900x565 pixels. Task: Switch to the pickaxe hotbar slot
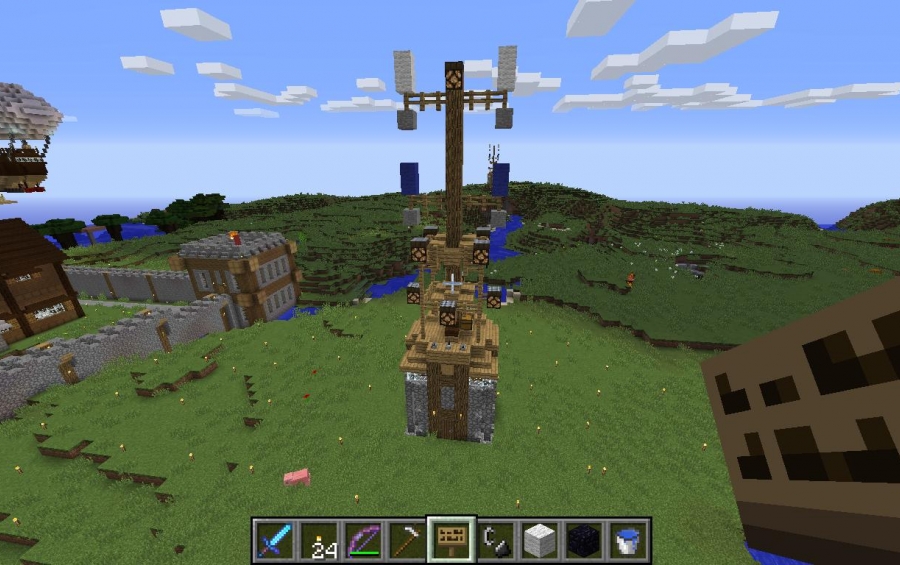[x=406, y=540]
